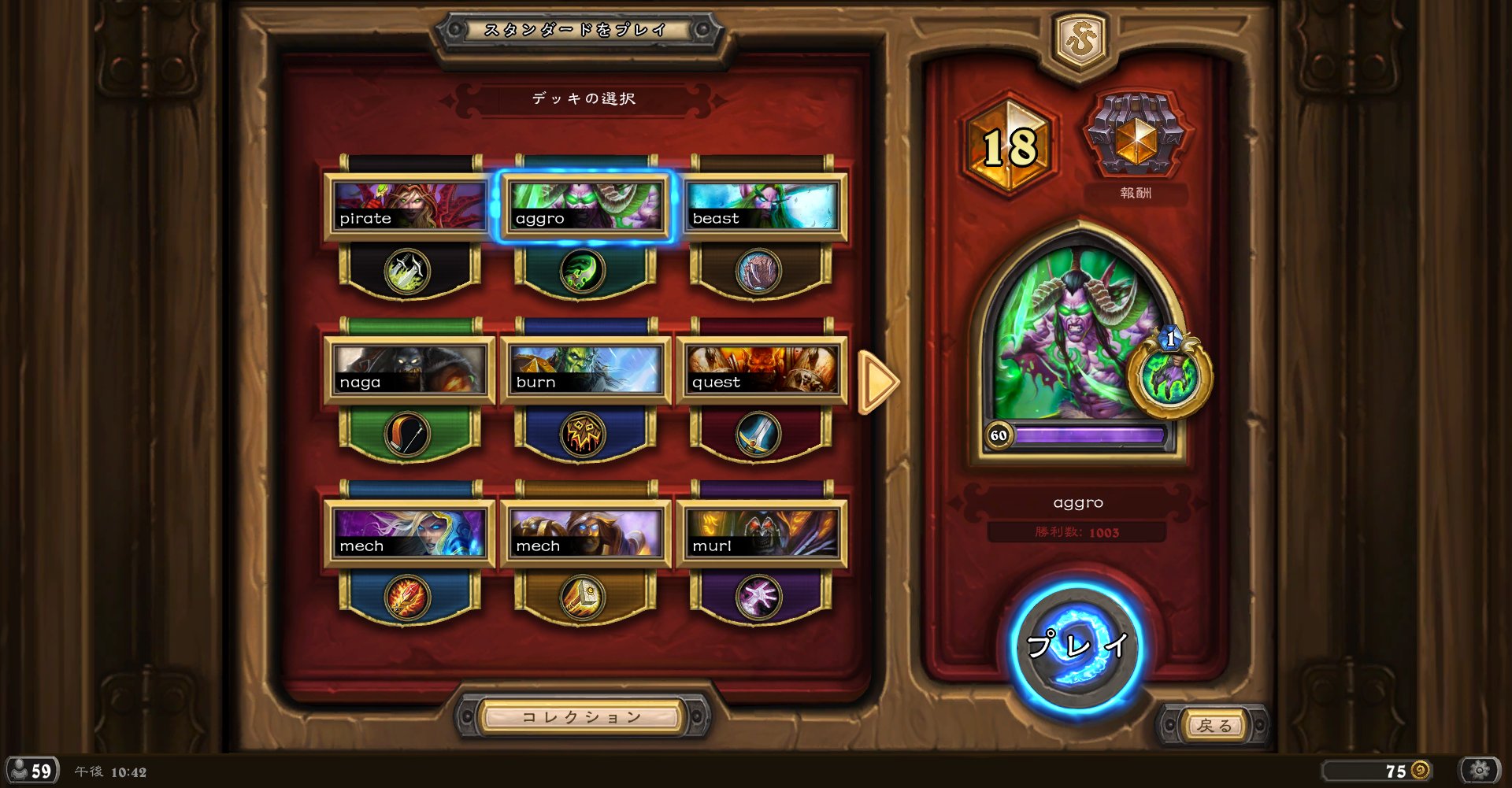Inspect the Demon Hunter hero power icon
The width and height of the screenshot is (1512, 788).
click(x=1169, y=377)
